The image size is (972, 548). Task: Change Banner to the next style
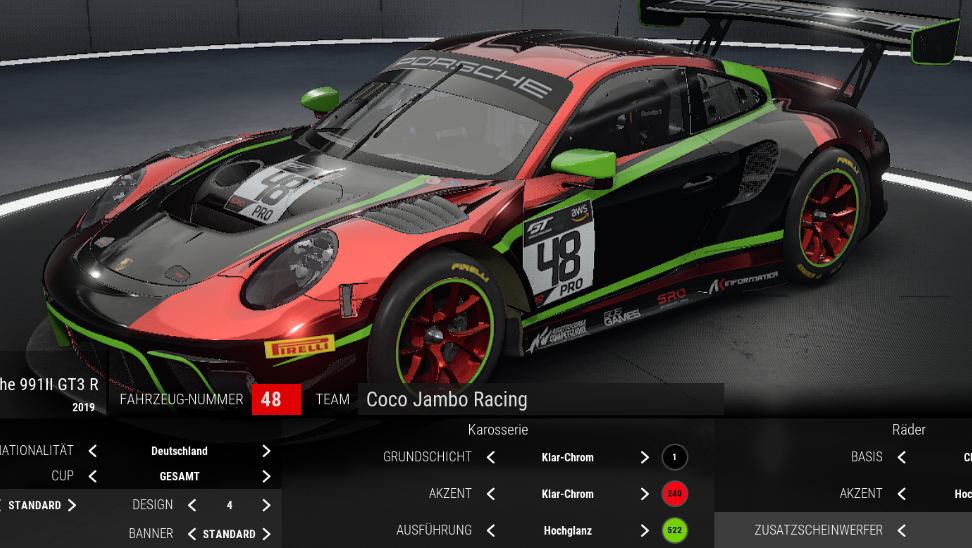click(266, 534)
